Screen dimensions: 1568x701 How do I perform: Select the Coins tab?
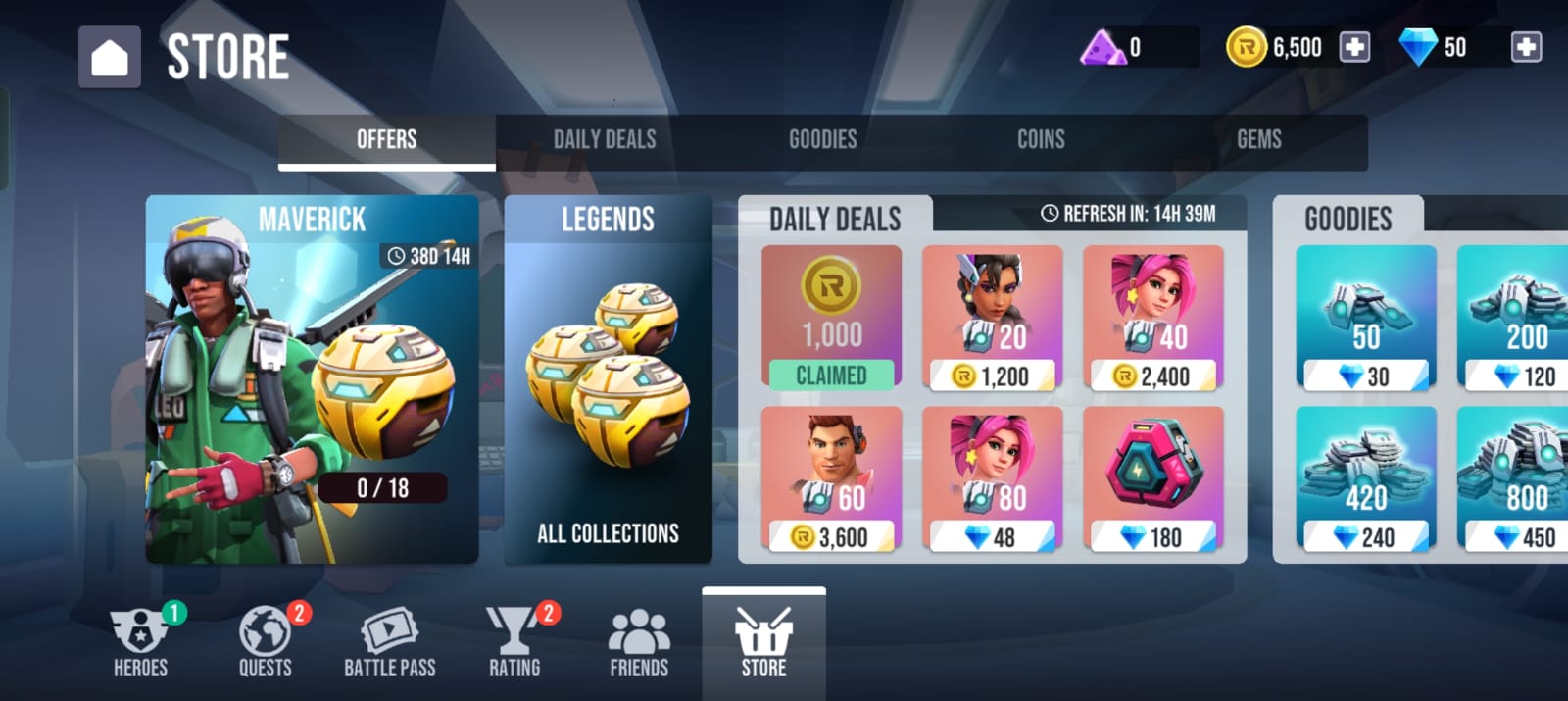click(1041, 140)
